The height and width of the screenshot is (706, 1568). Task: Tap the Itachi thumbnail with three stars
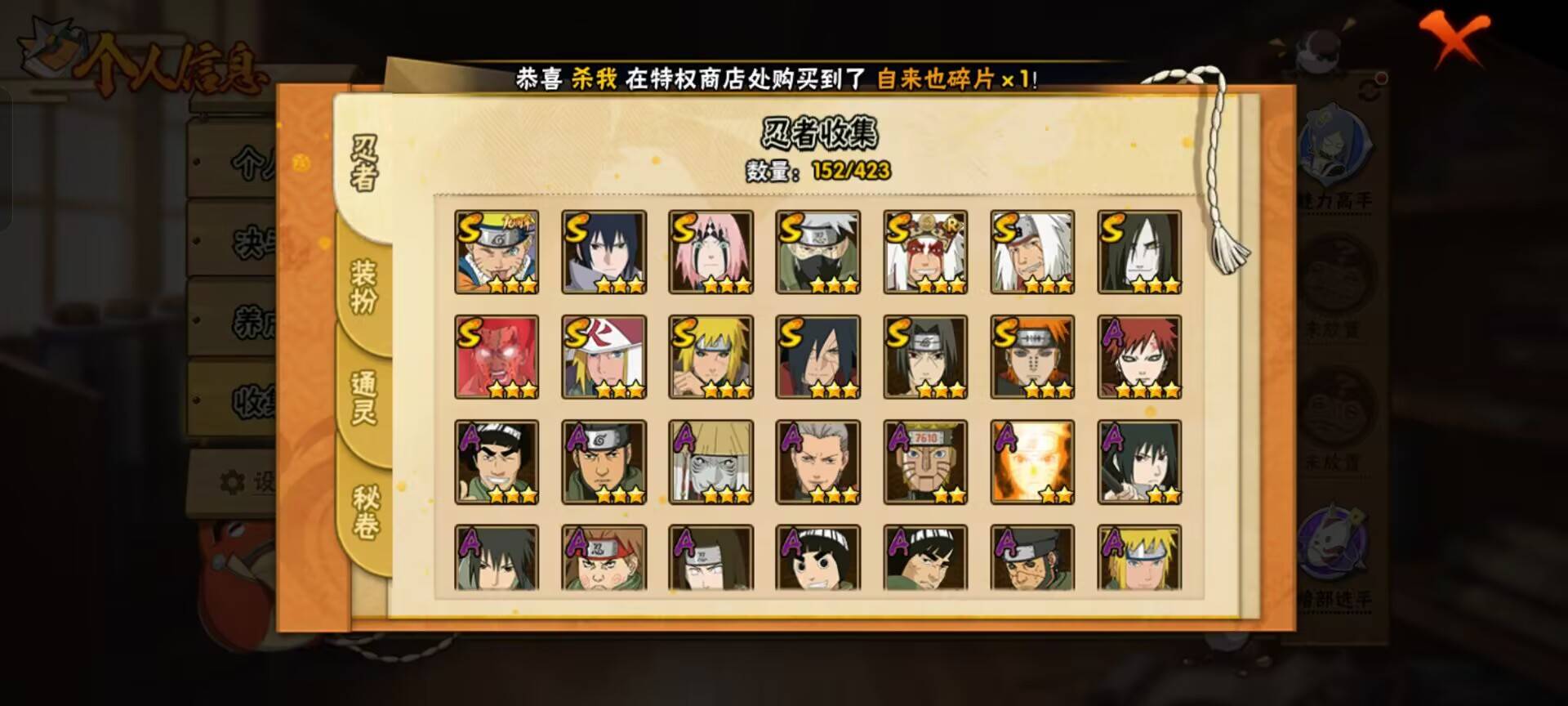click(924, 357)
